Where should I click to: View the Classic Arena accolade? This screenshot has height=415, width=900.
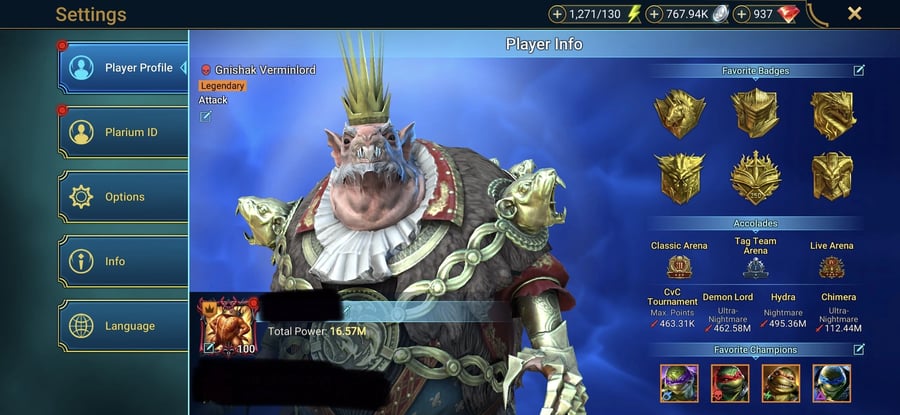click(x=679, y=267)
